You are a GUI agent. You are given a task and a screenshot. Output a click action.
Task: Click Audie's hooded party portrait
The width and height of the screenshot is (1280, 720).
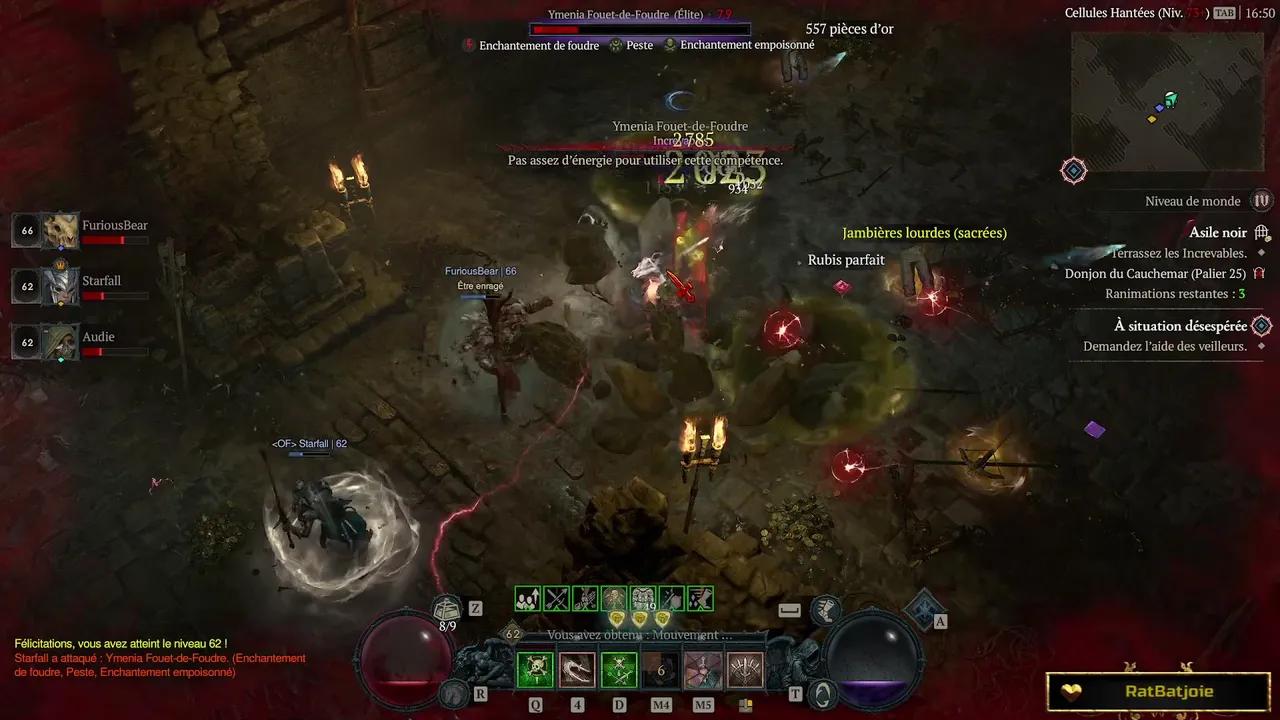(60, 342)
